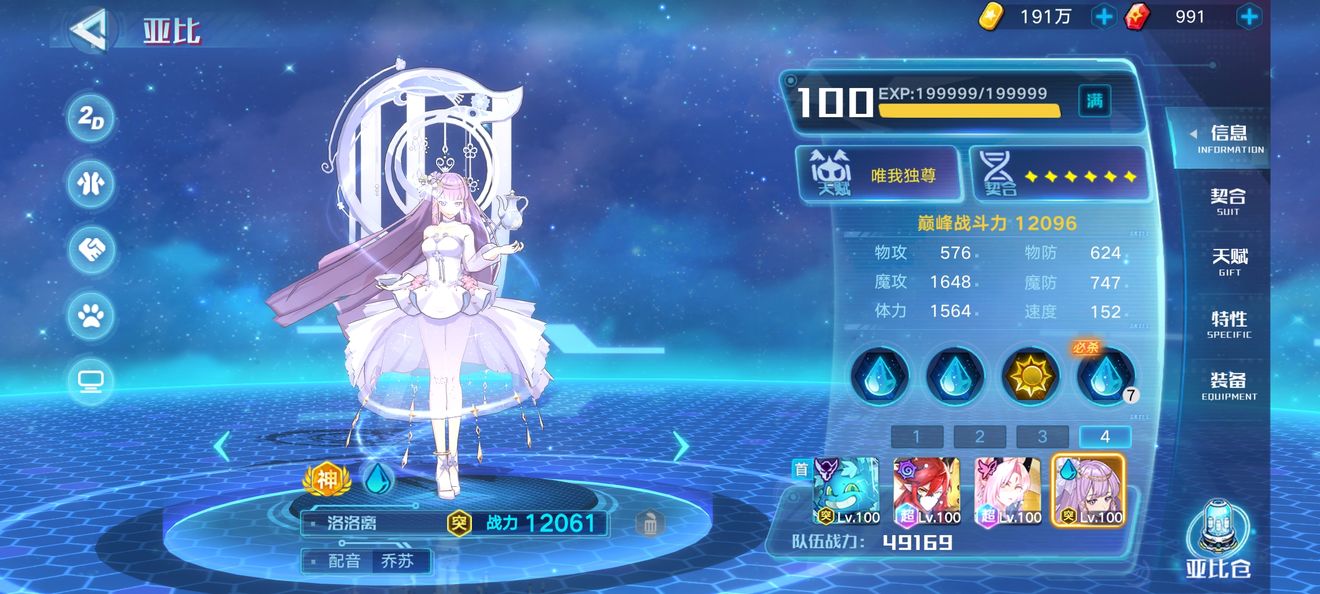Screen dimensions: 1320x594
Task: Switch to the 契合 Suit tab
Action: 1228,202
